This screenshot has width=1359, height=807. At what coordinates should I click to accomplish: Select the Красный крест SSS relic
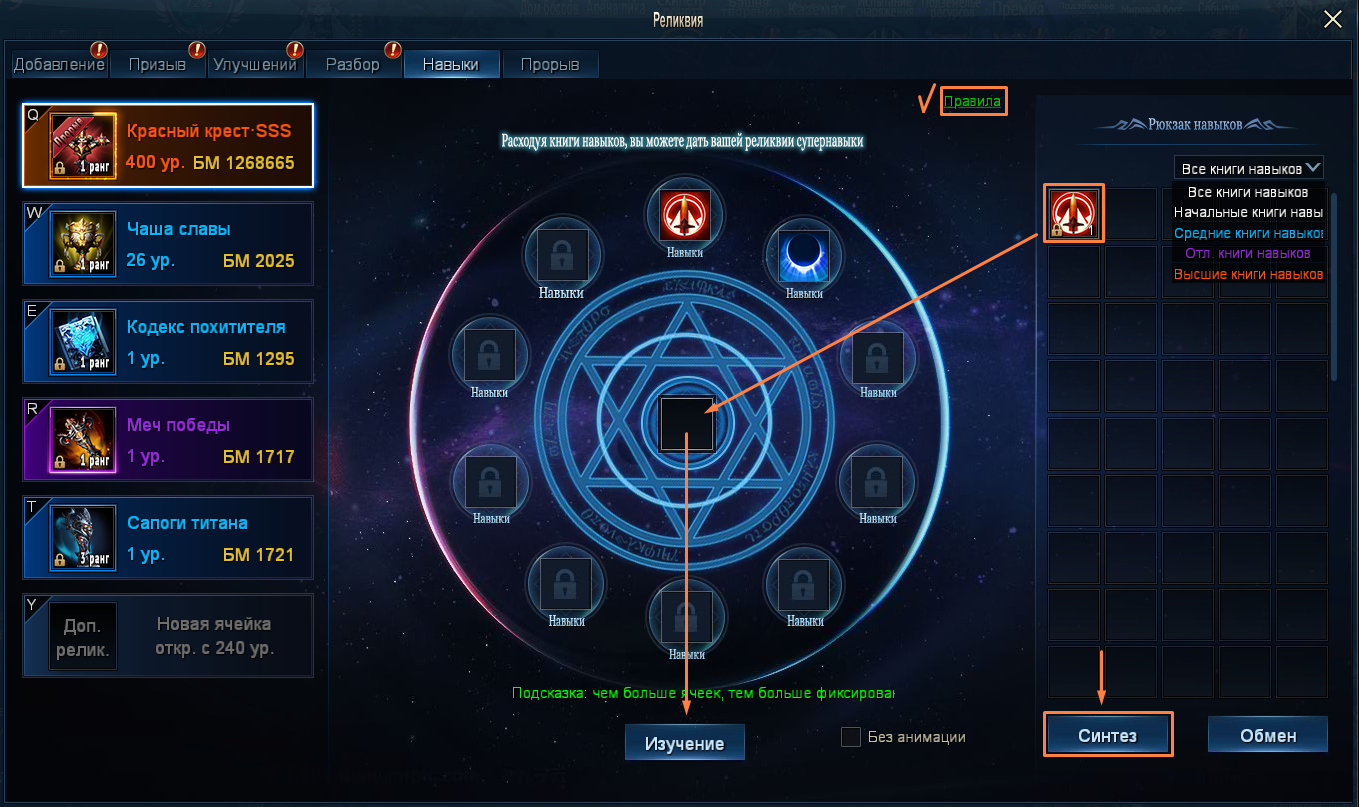[x=168, y=146]
